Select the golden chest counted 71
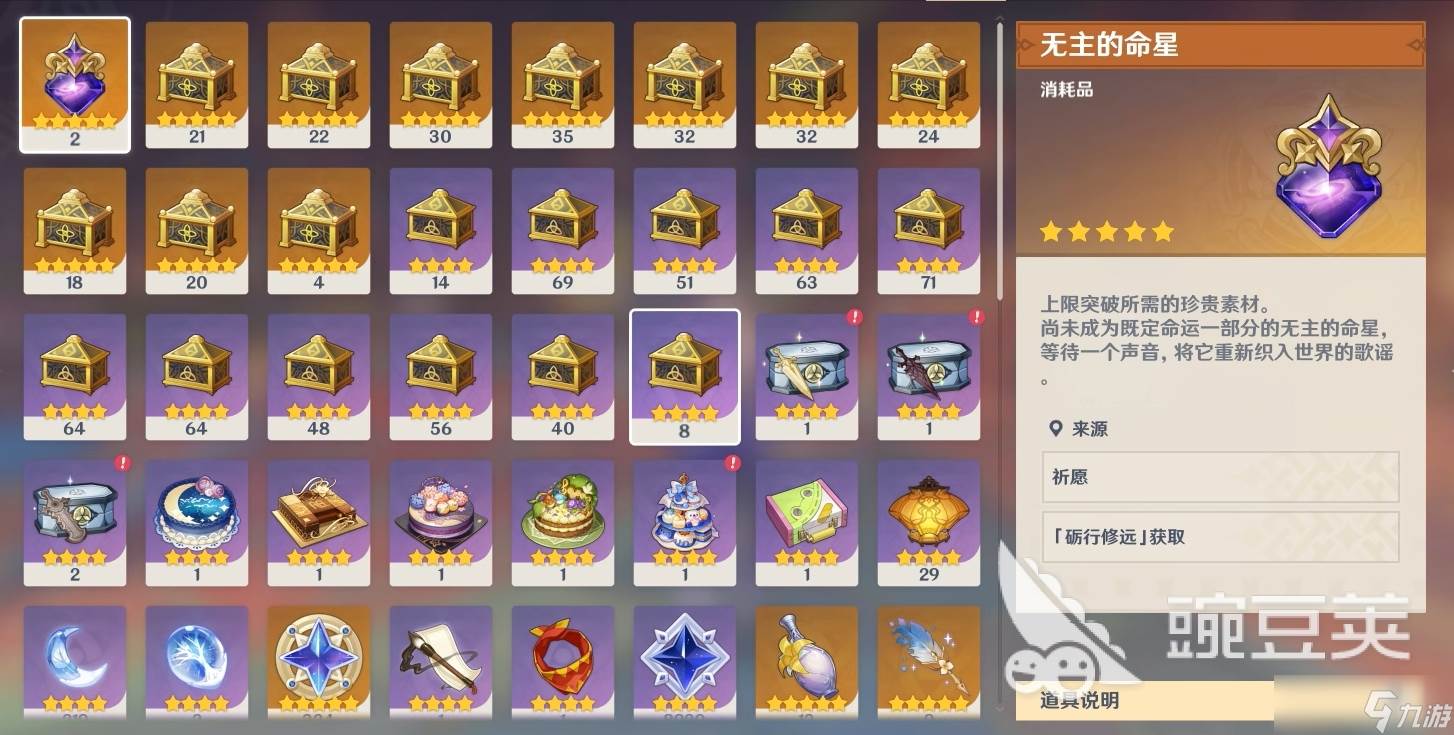This screenshot has height=735, width=1454. coord(929,228)
